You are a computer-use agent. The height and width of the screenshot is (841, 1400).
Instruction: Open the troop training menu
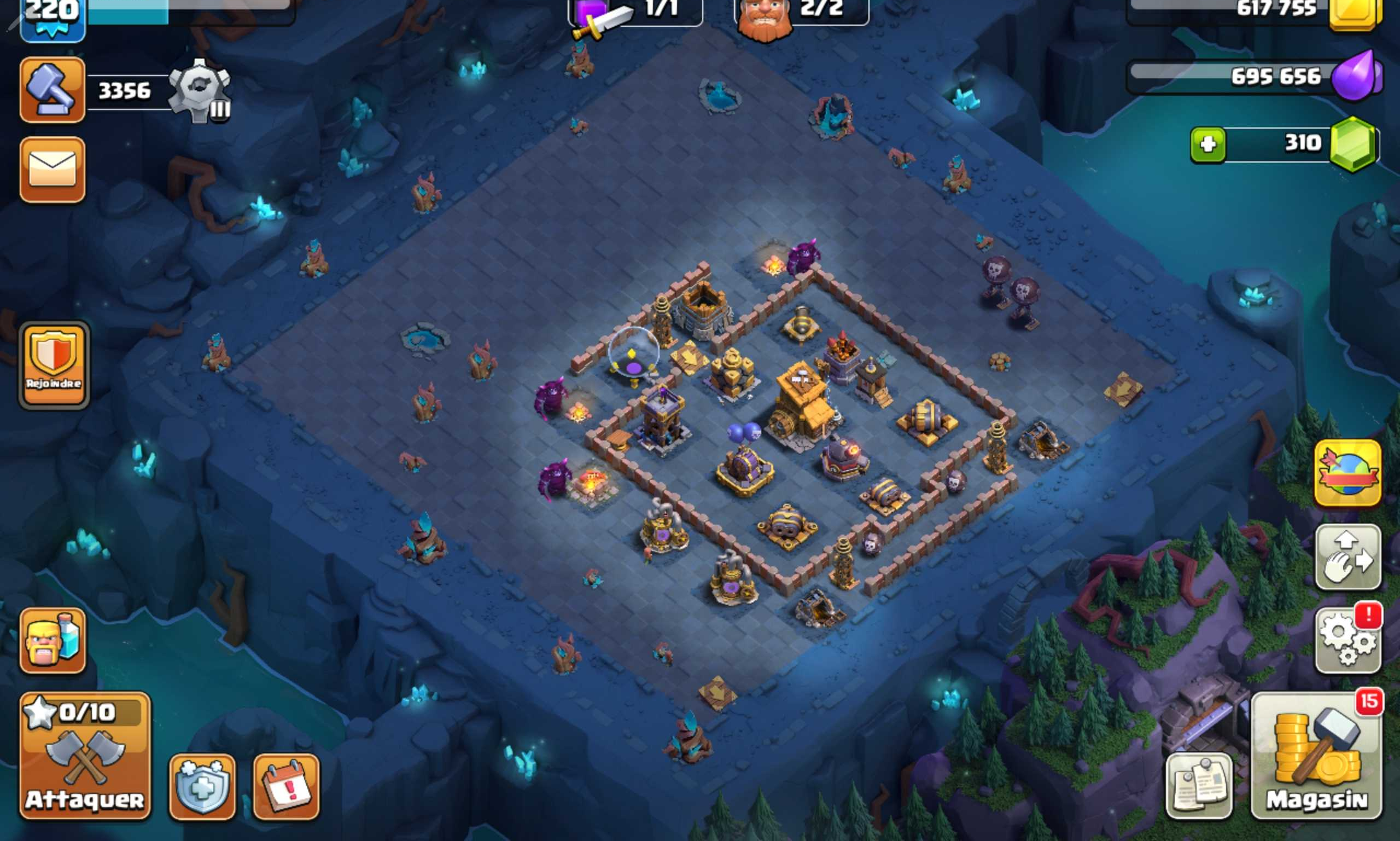52,639
